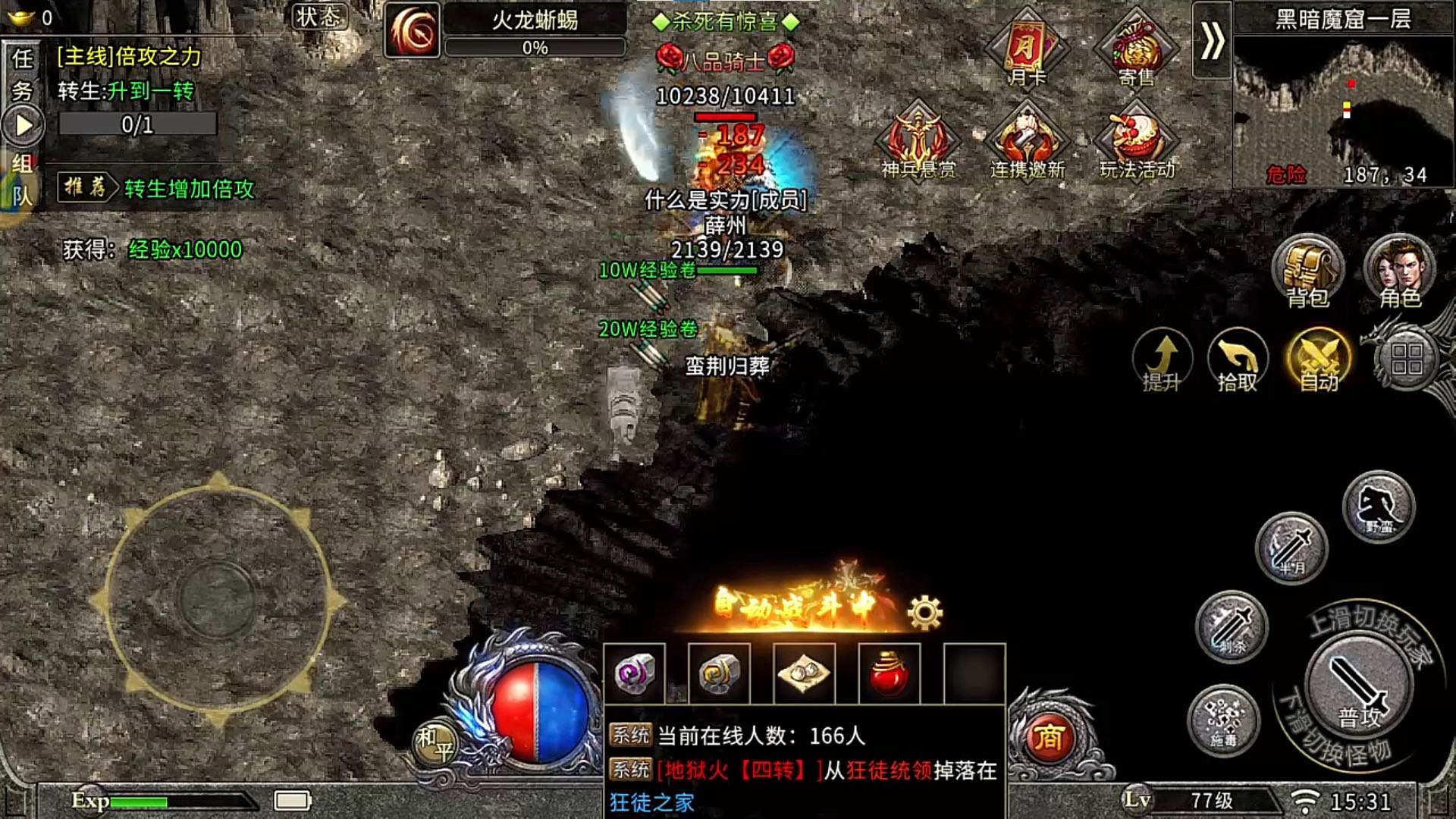Use the red potion hotbar slot
The height and width of the screenshot is (819, 1456).
click(x=889, y=673)
